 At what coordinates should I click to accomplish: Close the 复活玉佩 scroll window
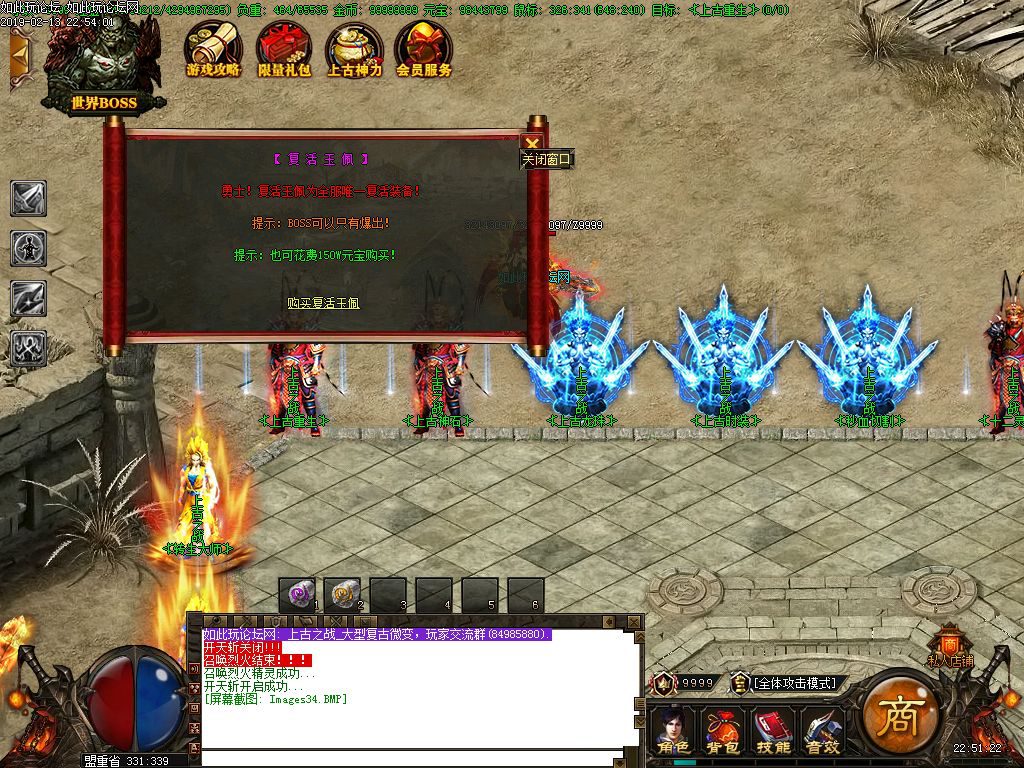coord(533,143)
